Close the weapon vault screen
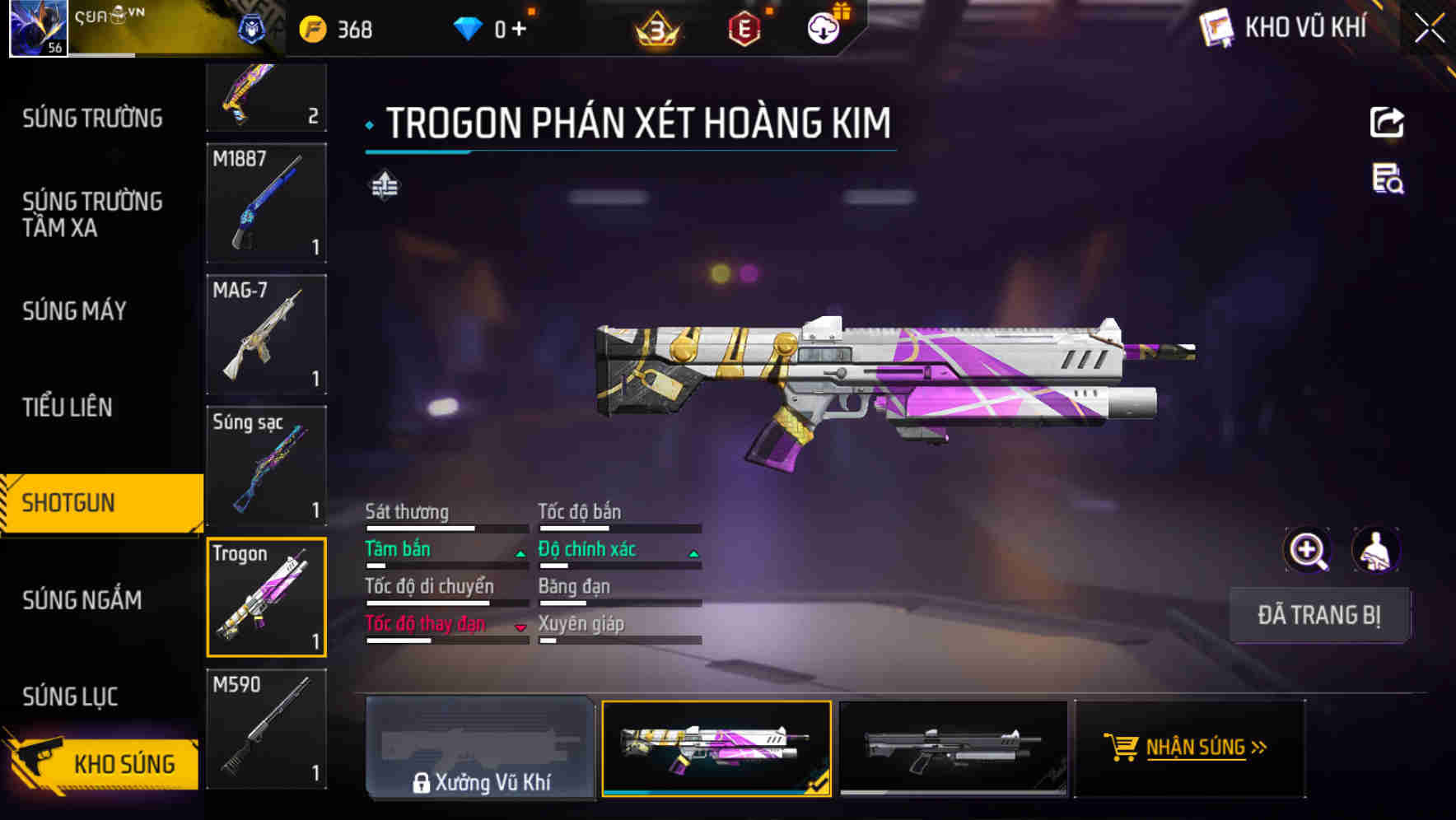Screen dimensions: 1456x820 pos(1429,29)
